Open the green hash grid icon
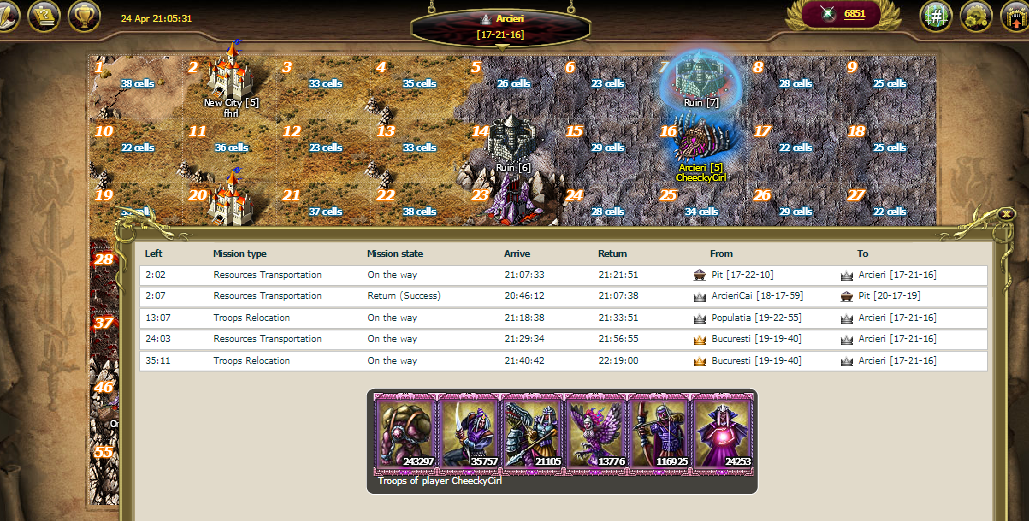 [x=937, y=16]
